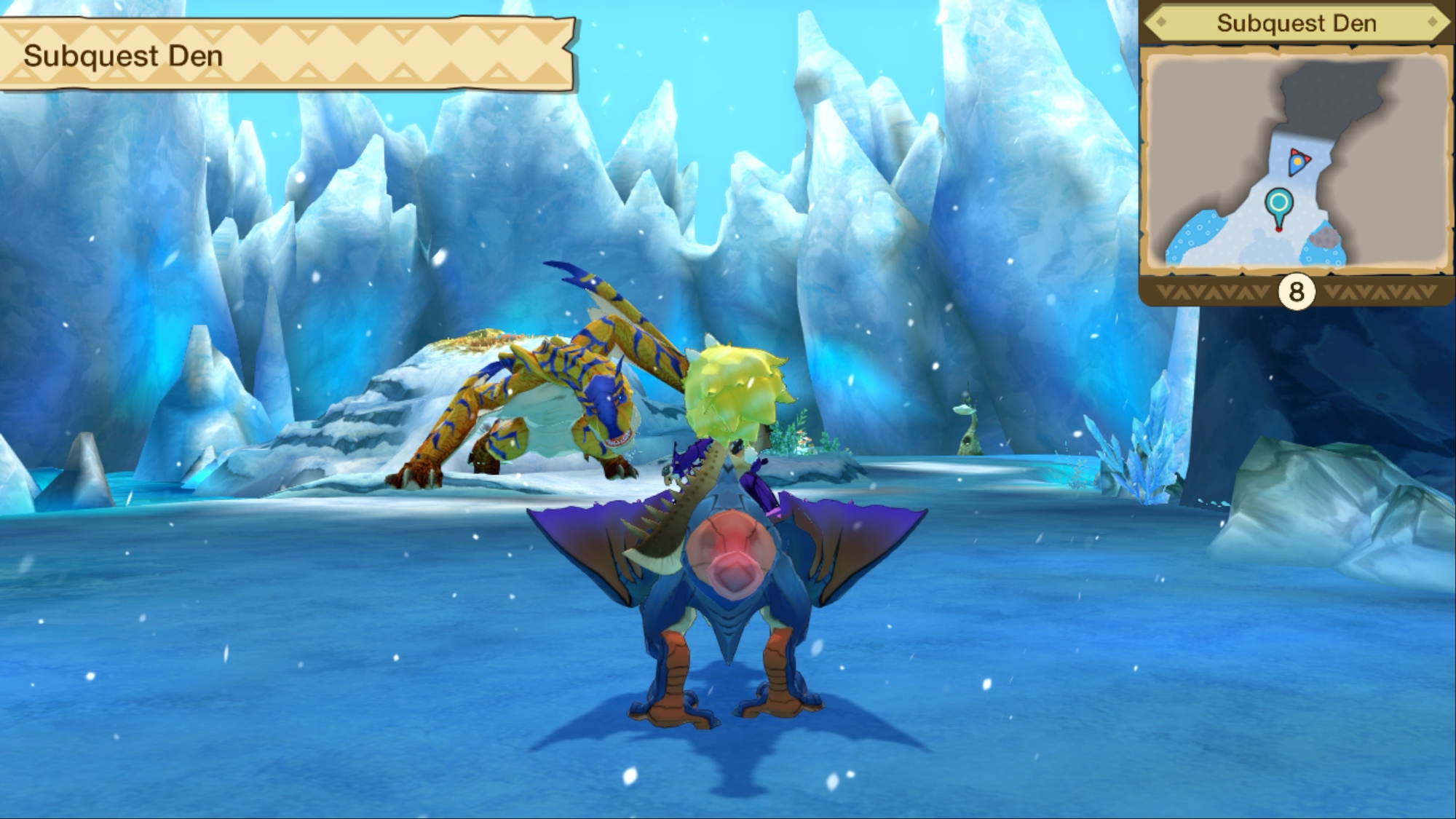Select the minimap's Subquest Den title header
The width and height of the screenshot is (1456, 819).
click(x=1296, y=23)
